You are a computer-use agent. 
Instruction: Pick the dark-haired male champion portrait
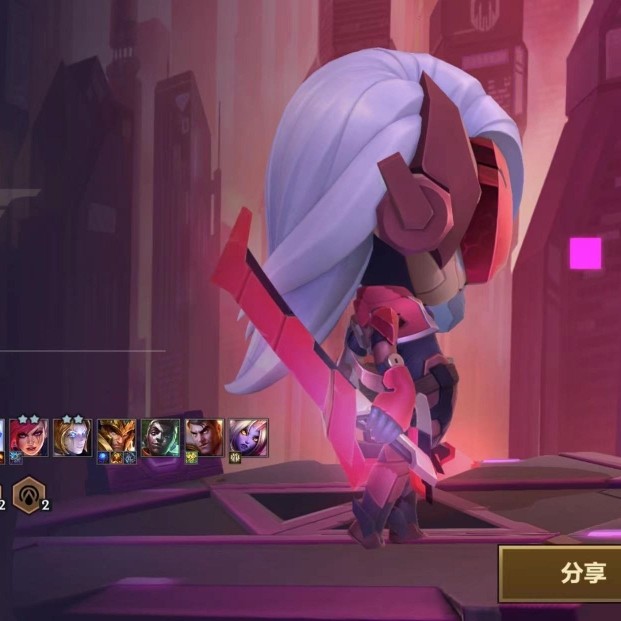click(x=204, y=437)
